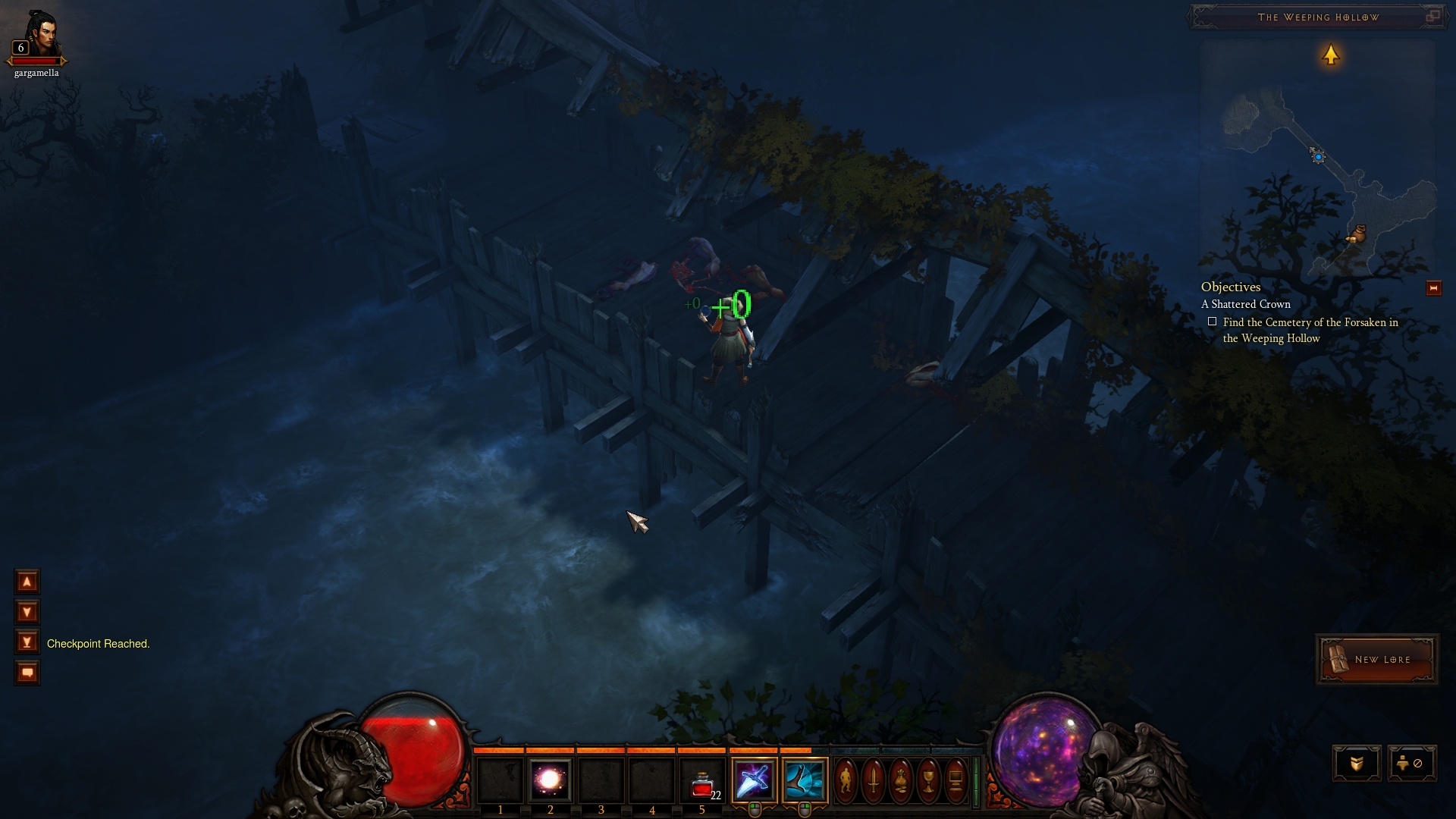Toggle the quest tracker banner marker
This screenshot has height=819, width=1456.
1433,287
